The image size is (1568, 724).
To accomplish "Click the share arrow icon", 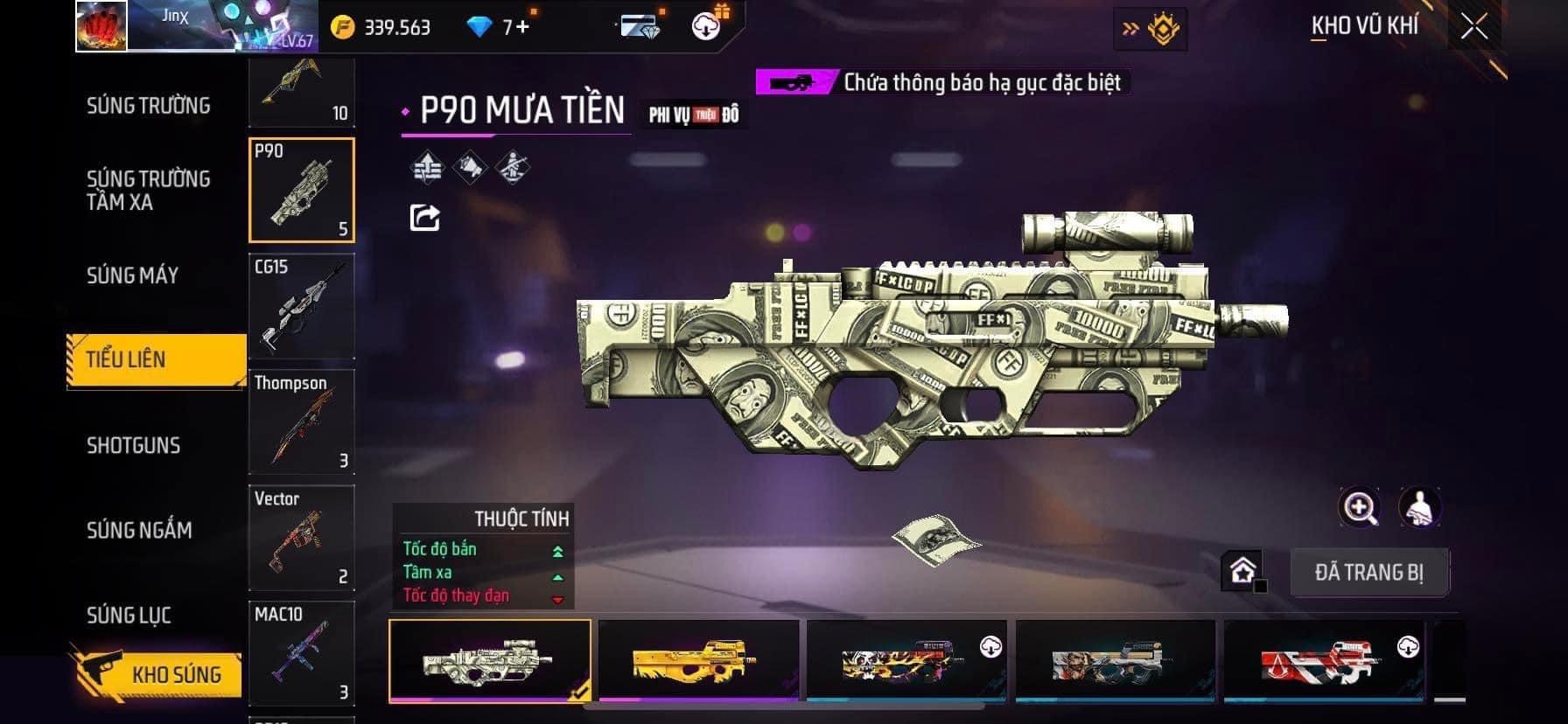I will 425,218.
